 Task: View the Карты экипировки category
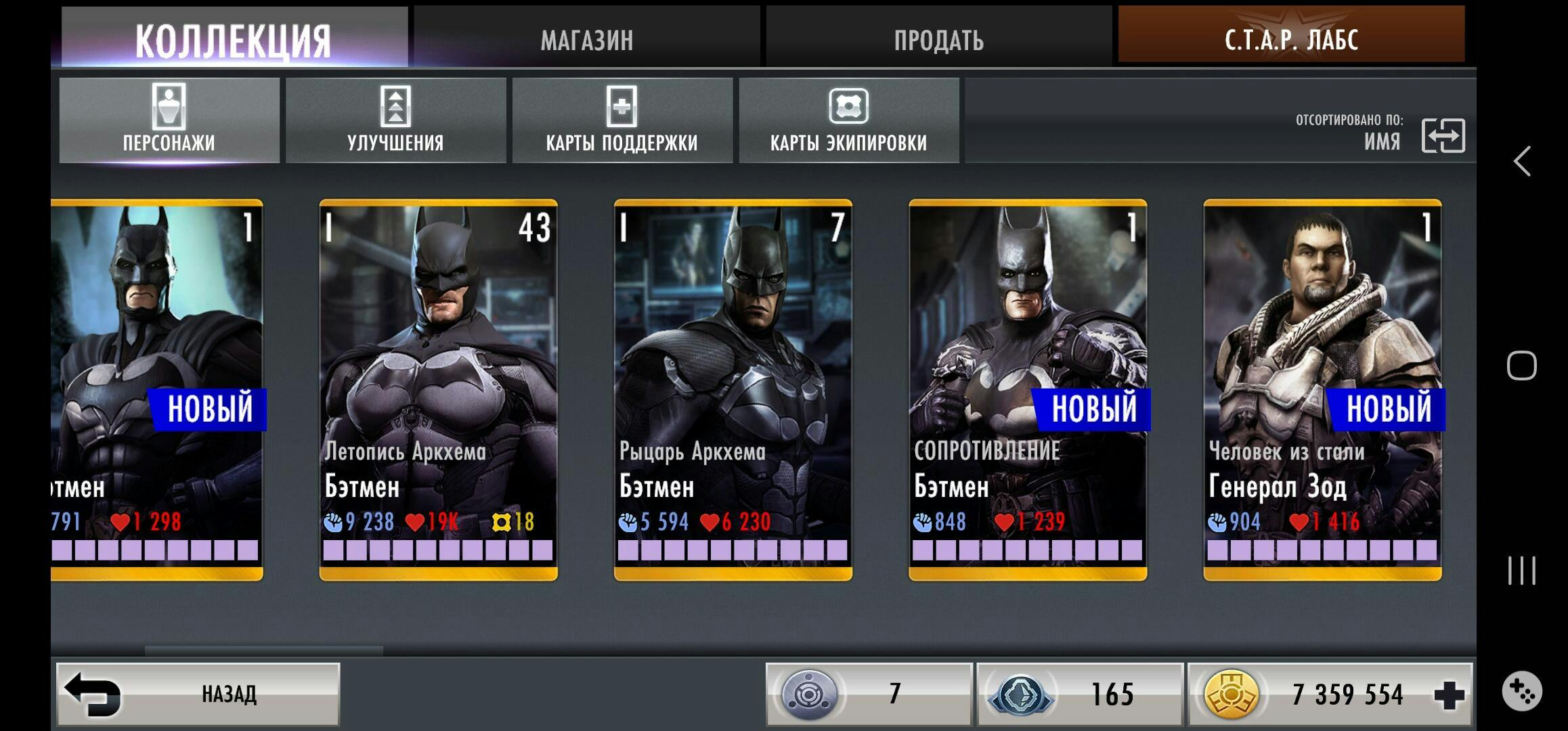[848, 120]
